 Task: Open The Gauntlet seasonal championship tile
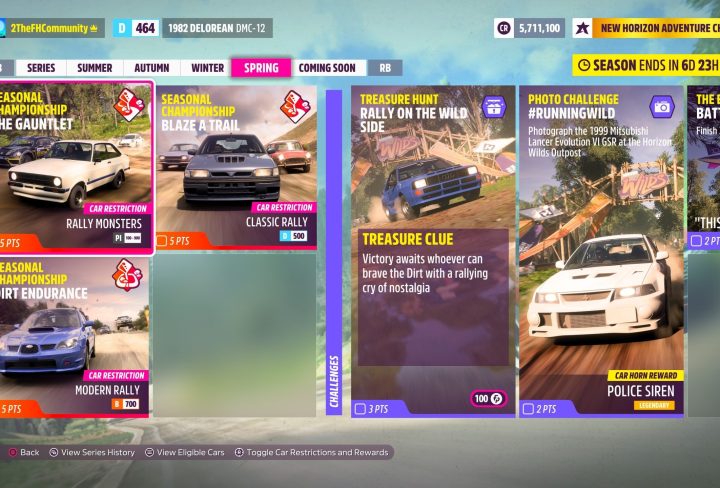(x=74, y=168)
